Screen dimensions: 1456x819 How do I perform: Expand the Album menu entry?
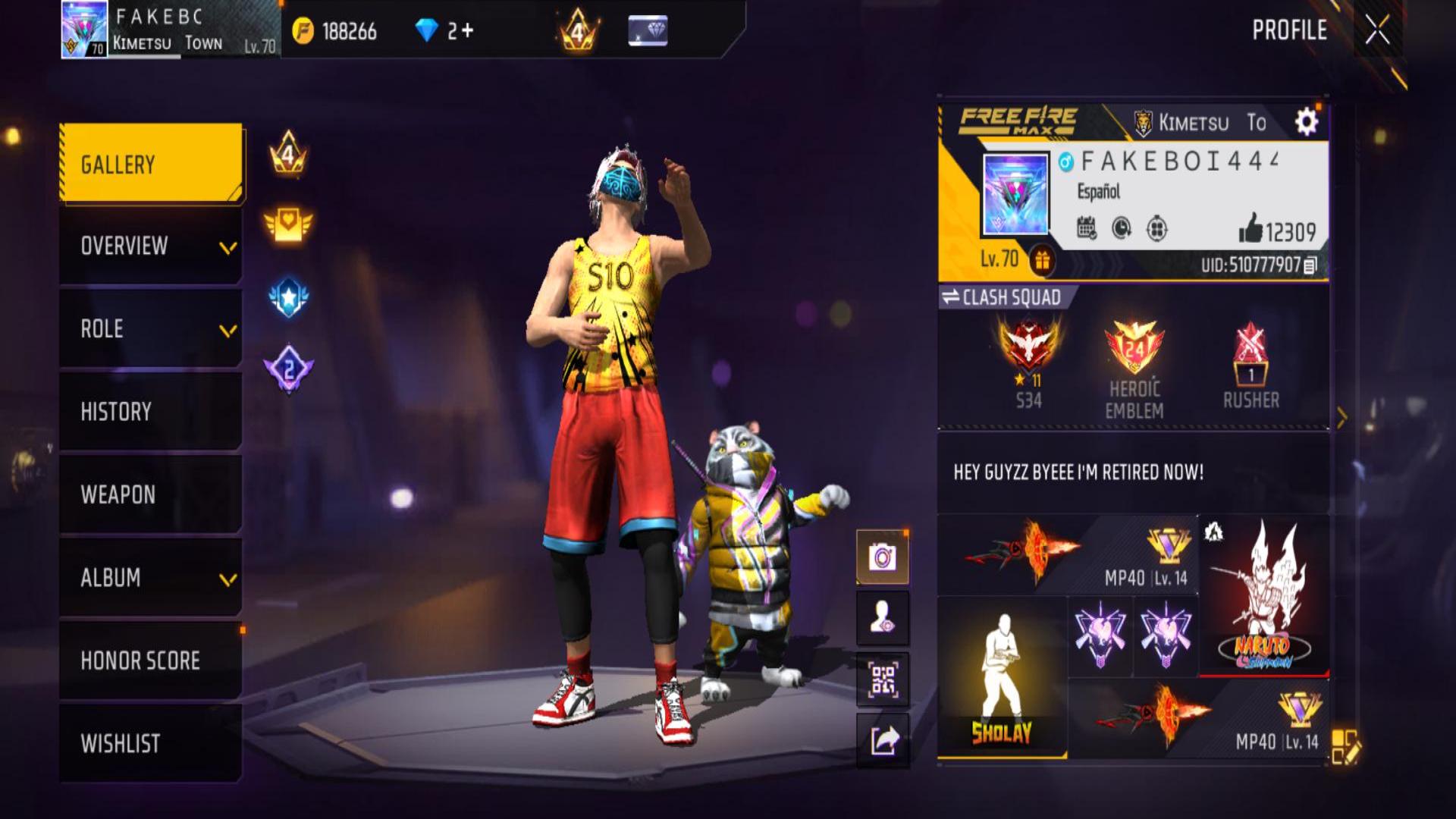151,578
